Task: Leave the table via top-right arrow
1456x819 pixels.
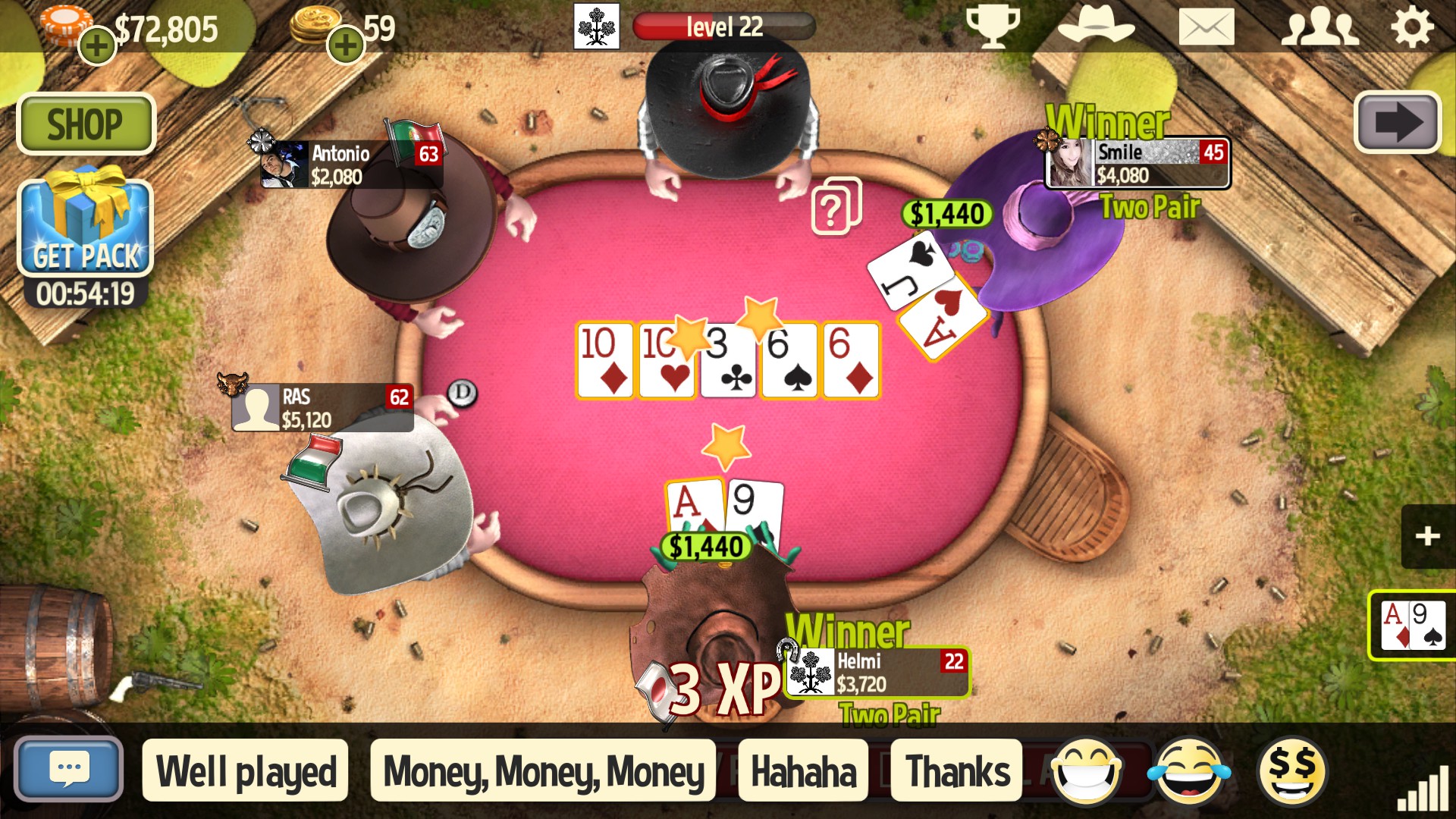Action: (1398, 124)
